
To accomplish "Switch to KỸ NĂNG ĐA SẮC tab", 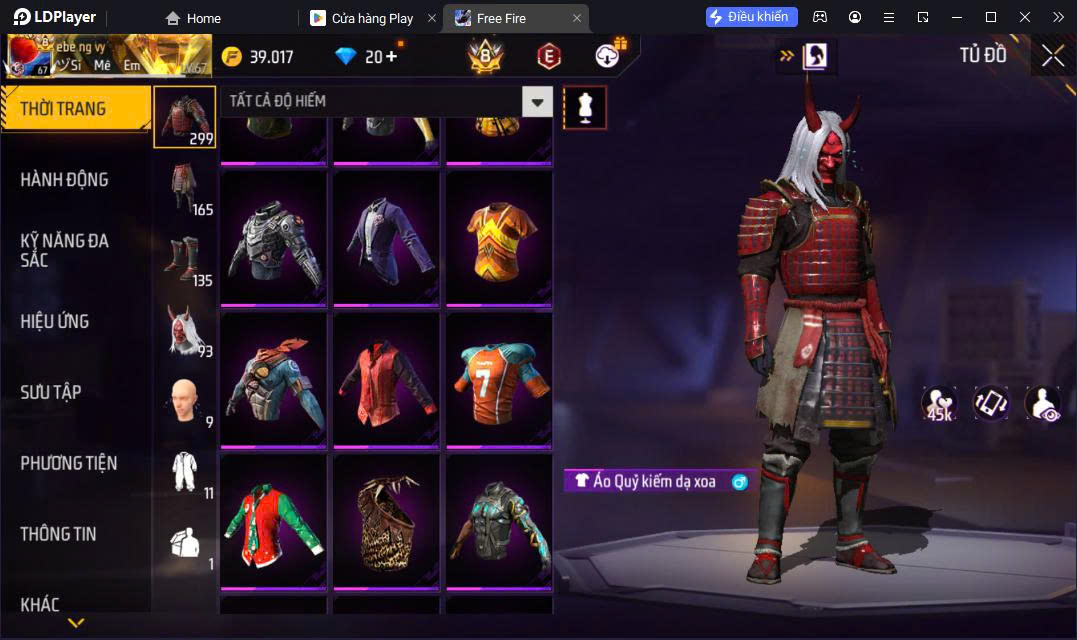I will coord(65,250).
